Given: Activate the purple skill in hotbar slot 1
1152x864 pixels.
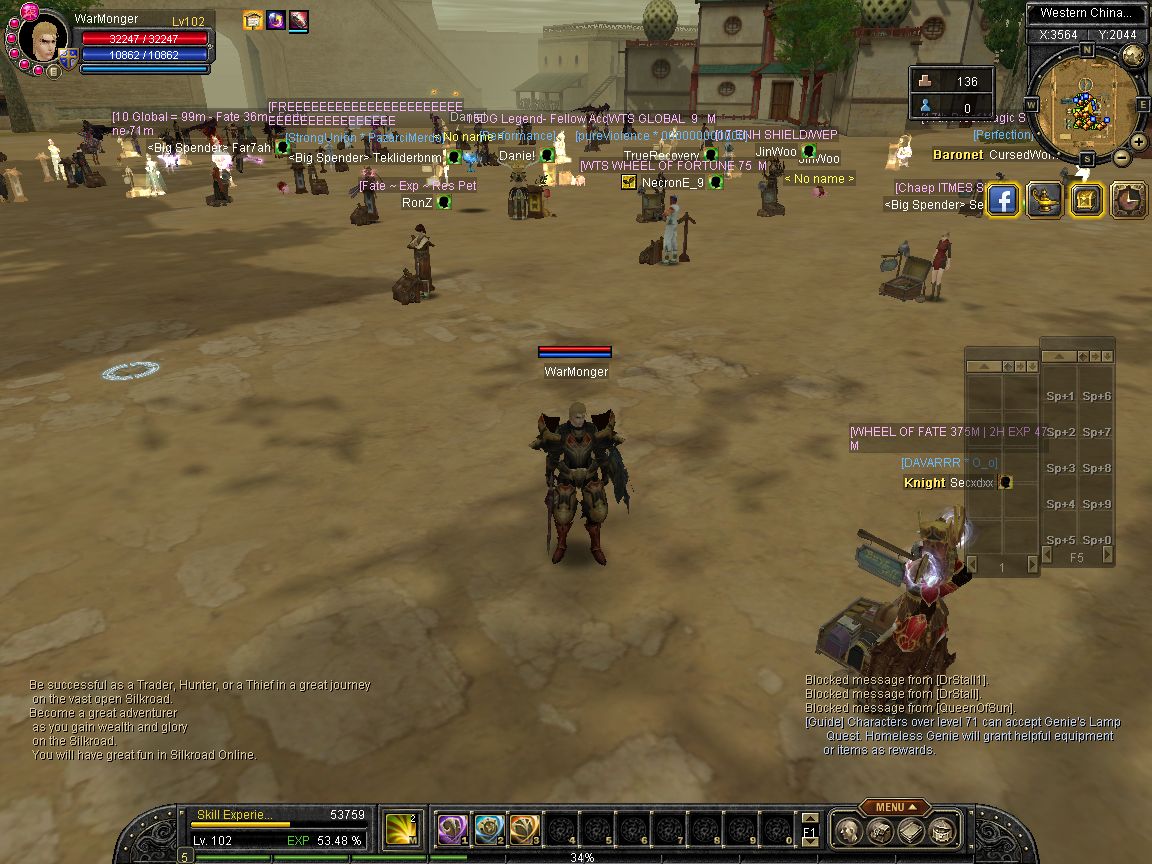Looking at the screenshot, I should pos(452,828).
